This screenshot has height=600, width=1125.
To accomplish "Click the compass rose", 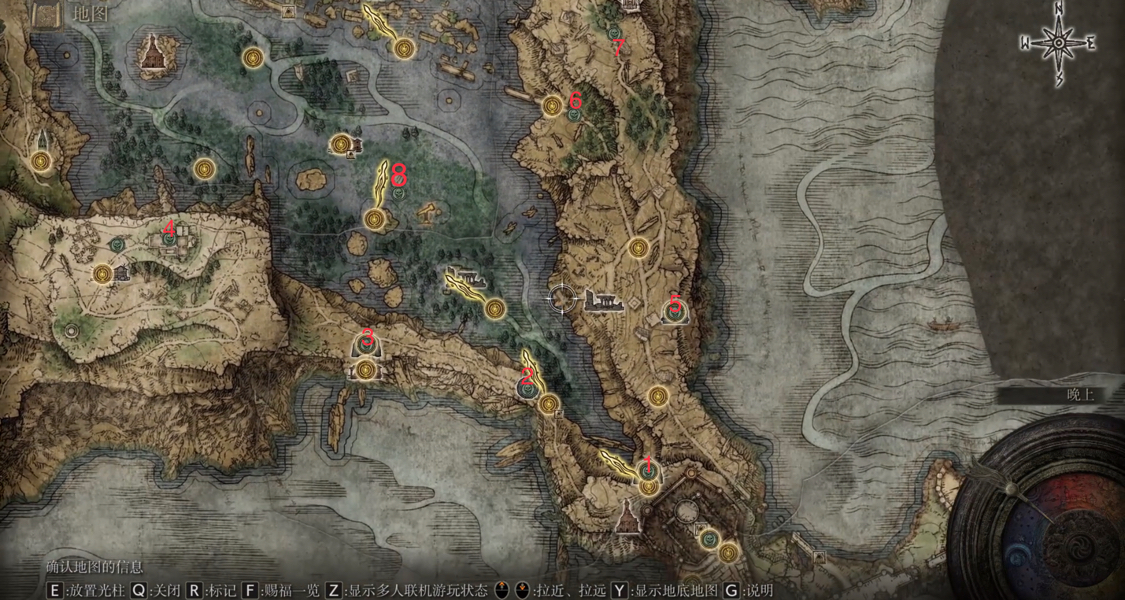I will pos(1058,44).
